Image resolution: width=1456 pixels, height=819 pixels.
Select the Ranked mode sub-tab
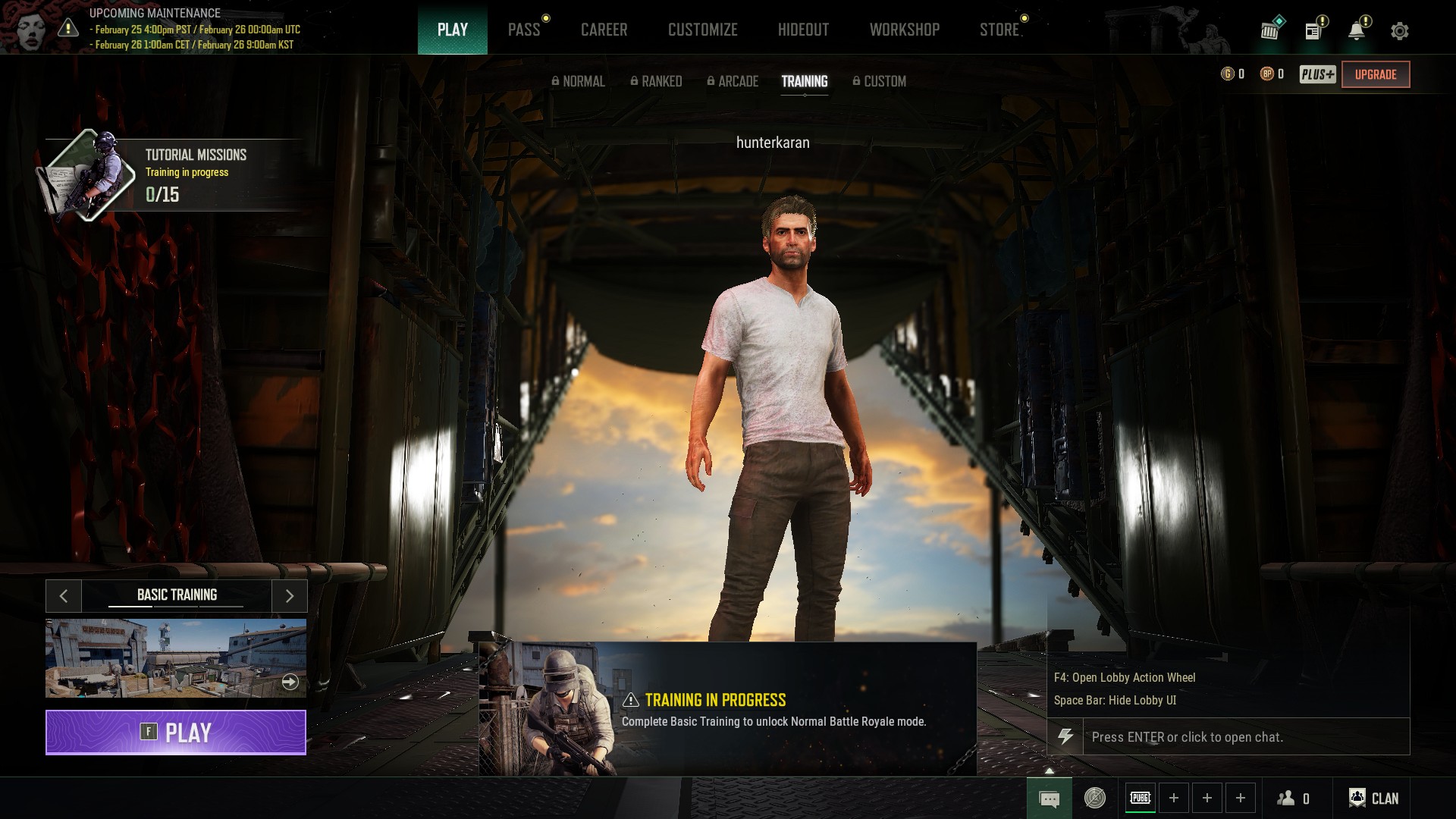656,81
